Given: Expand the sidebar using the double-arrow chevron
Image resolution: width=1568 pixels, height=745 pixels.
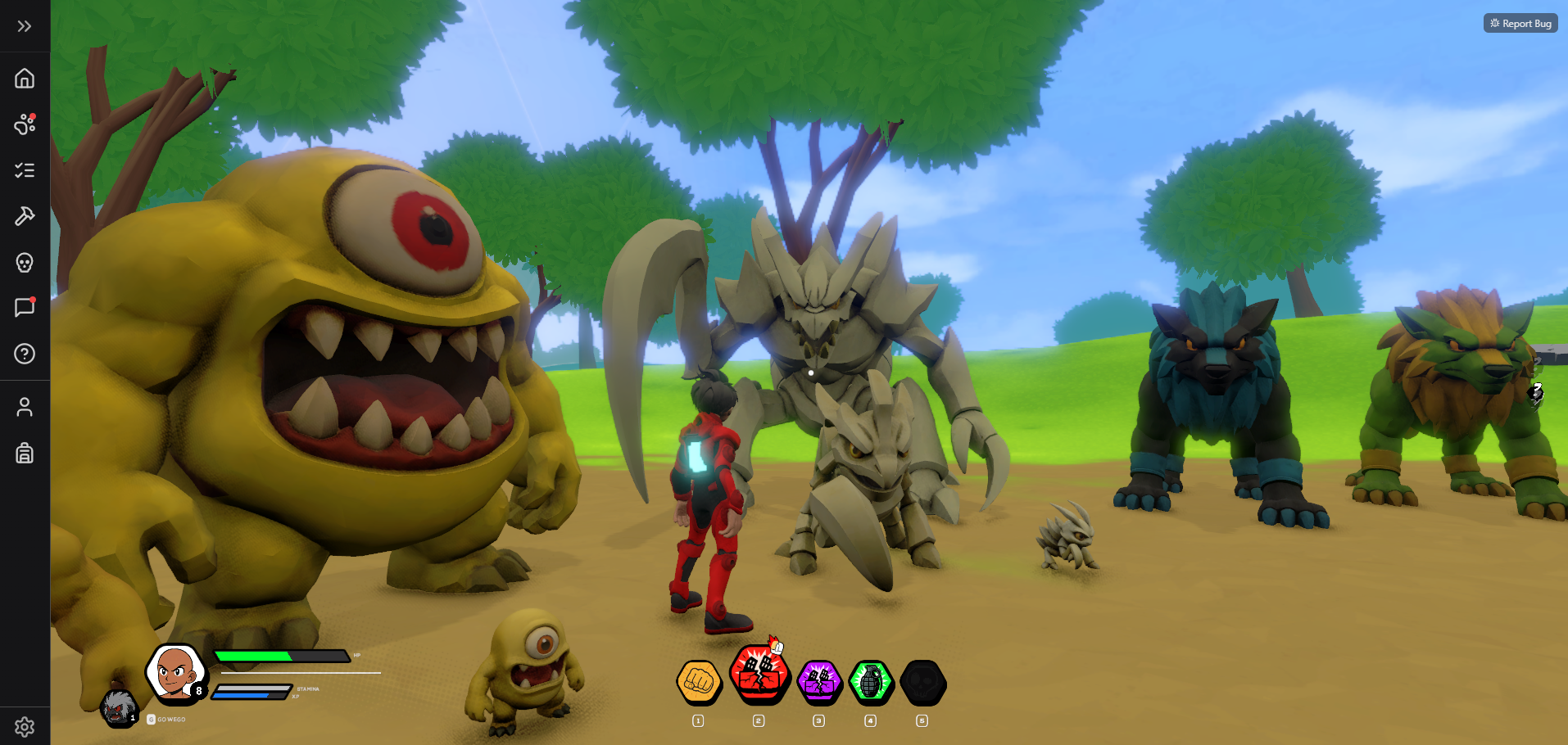Looking at the screenshot, I should pyautogui.click(x=24, y=25).
